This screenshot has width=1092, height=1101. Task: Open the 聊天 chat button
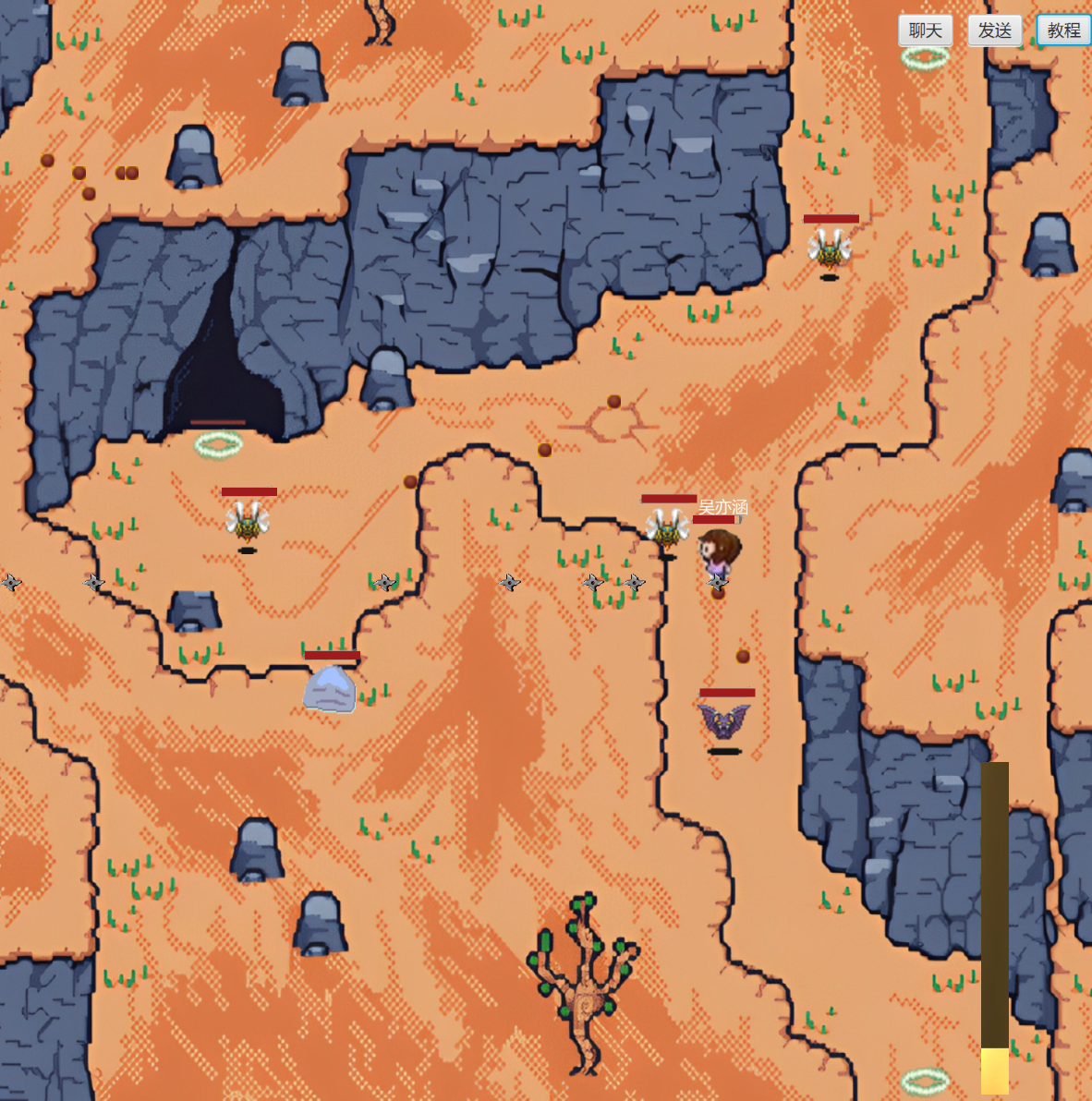(925, 30)
